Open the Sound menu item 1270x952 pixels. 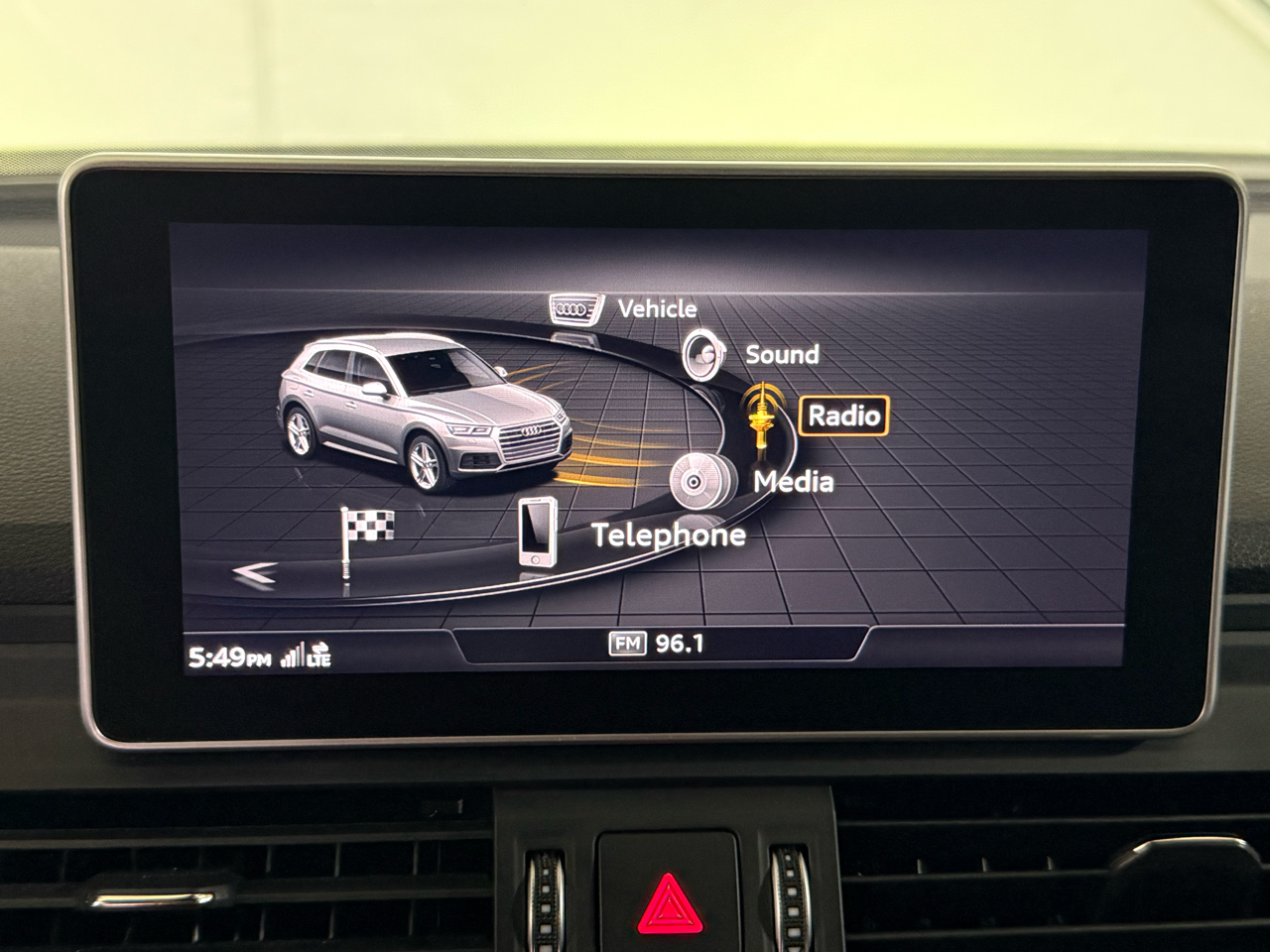782,355
